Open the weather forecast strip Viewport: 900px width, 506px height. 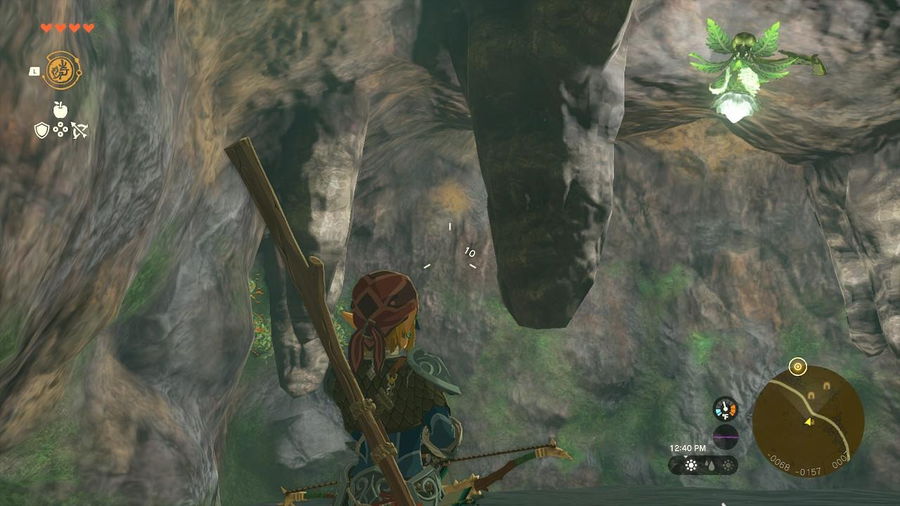pos(703,465)
